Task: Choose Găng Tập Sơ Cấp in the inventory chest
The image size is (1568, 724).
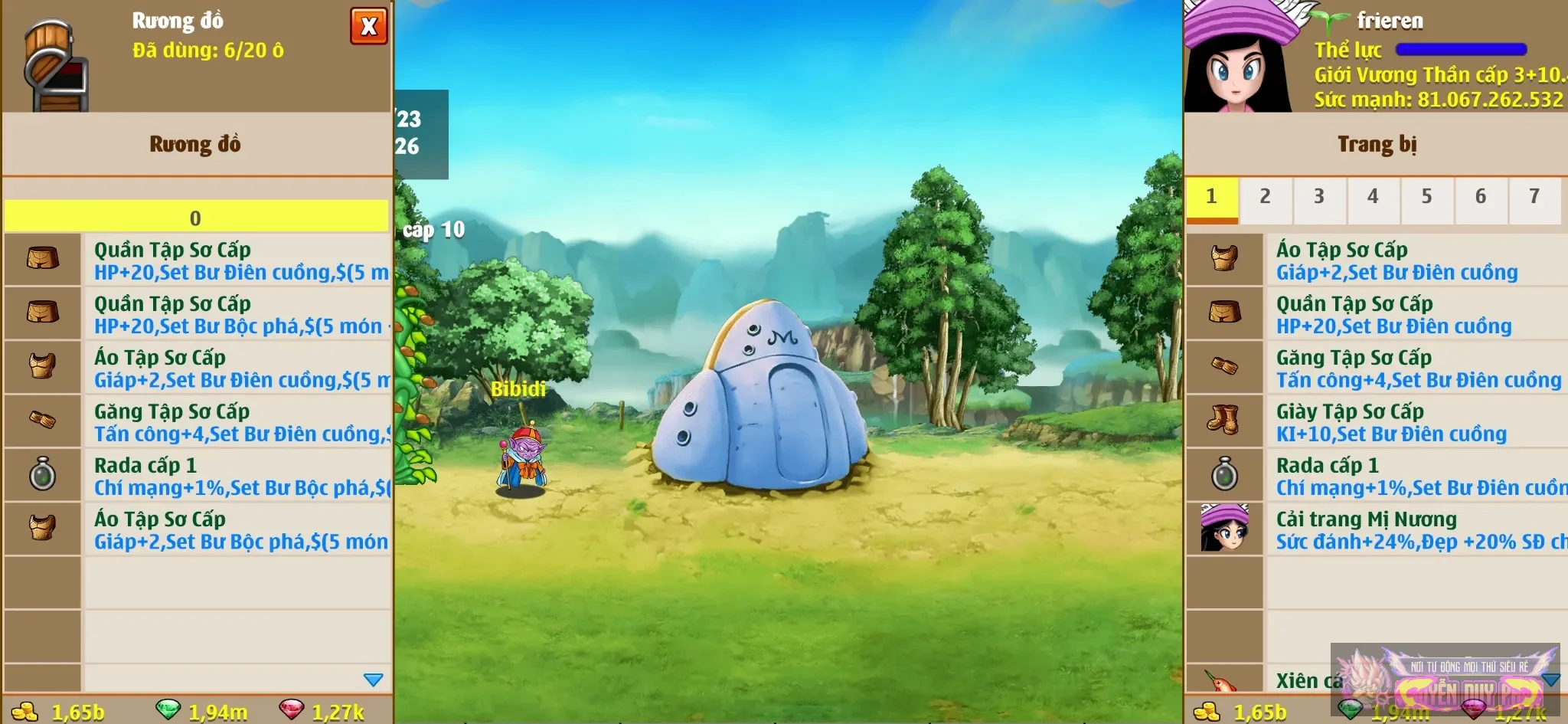Action: coord(237,422)
